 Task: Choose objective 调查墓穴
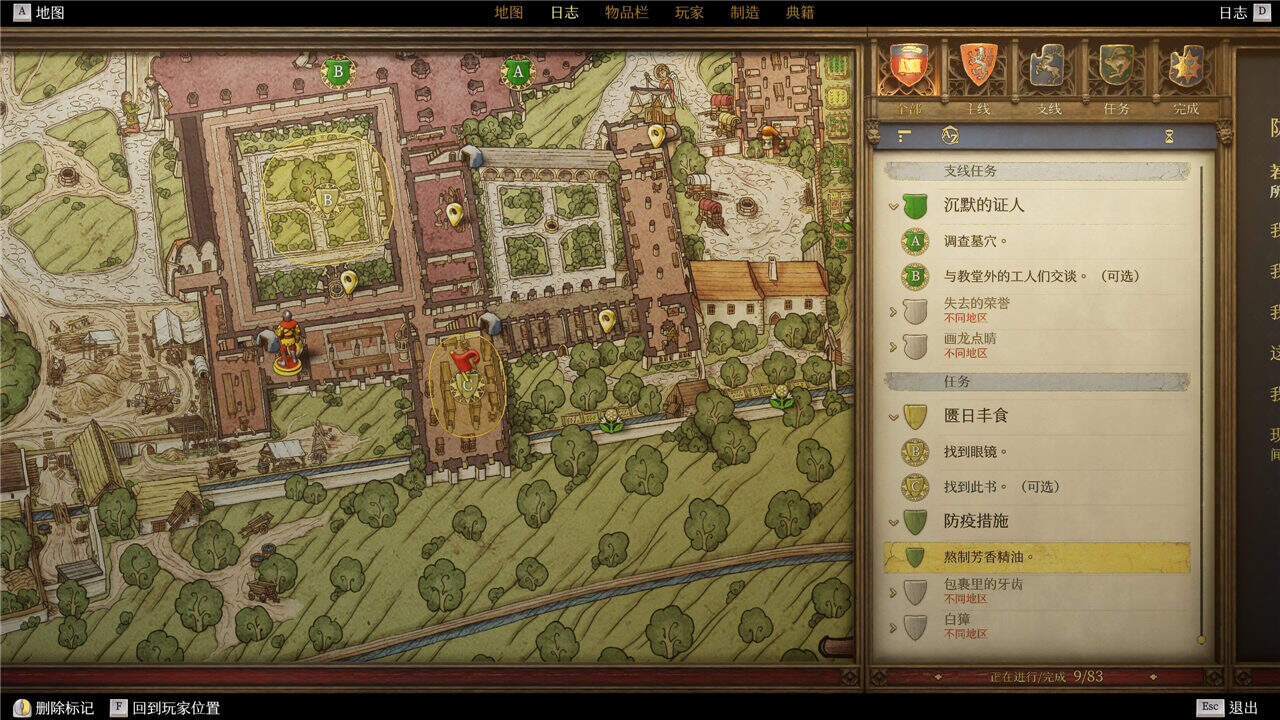[976, 241]
